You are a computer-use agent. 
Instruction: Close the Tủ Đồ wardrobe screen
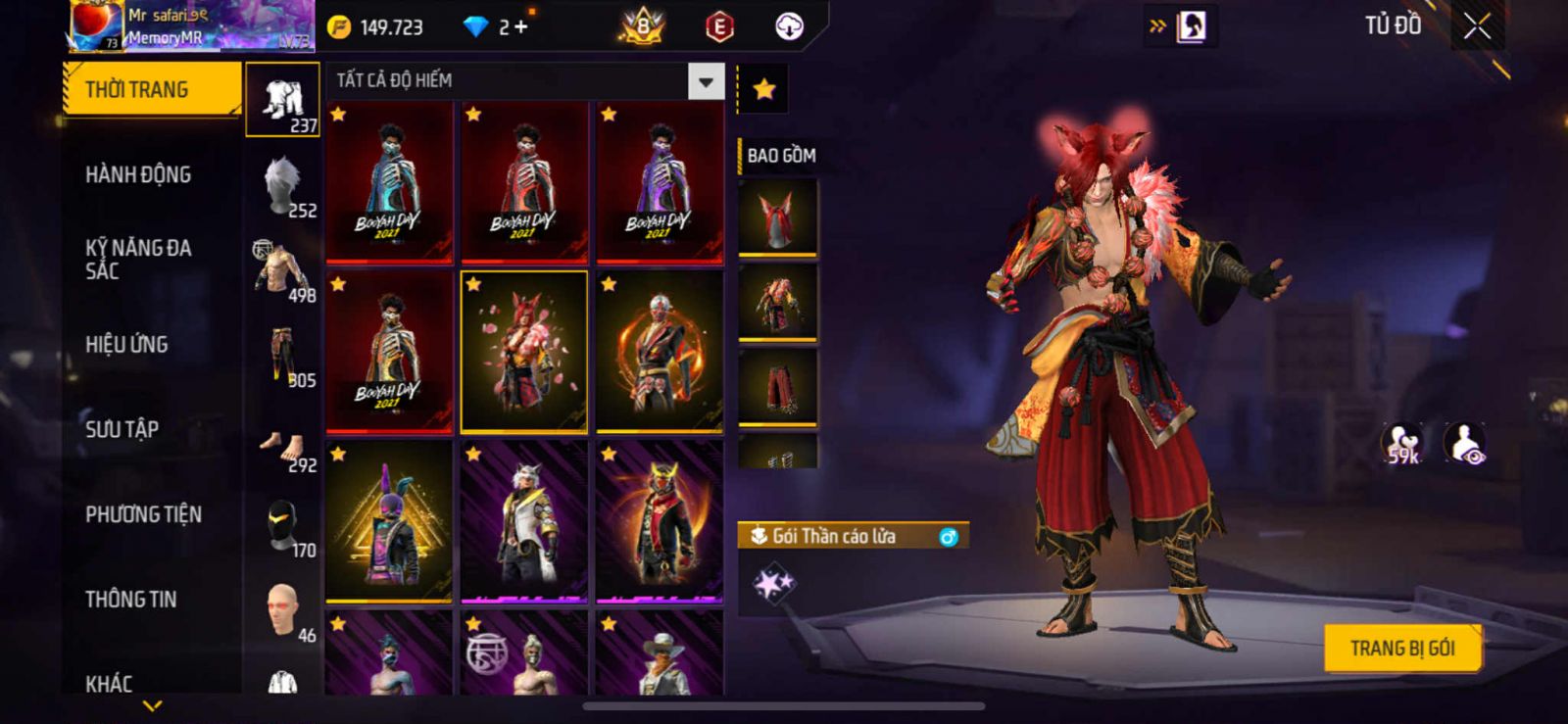1477,26
